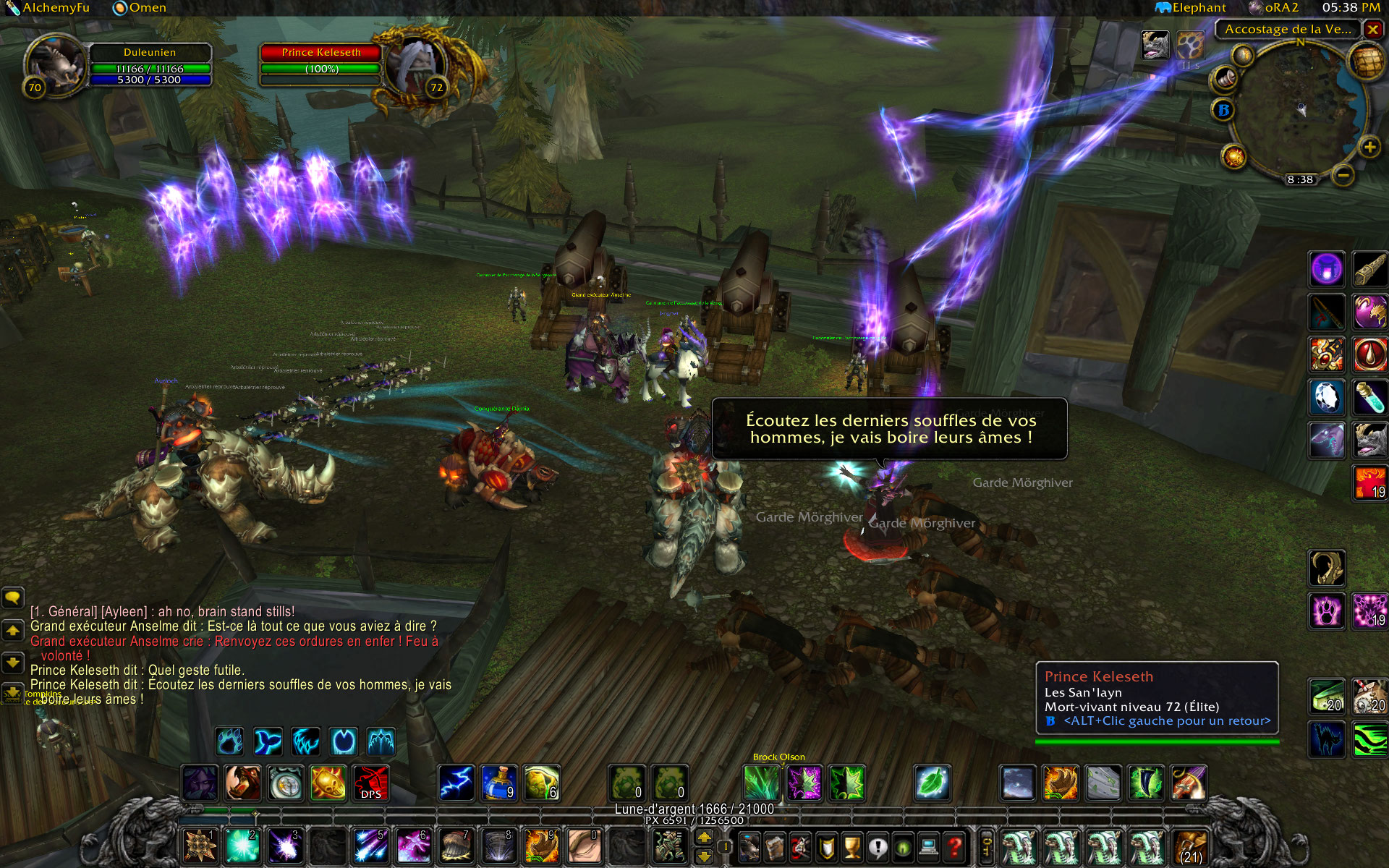The image size is (1389, 868).
Task: Select the Prince Keleseth target frame
Action: (320, 53)
